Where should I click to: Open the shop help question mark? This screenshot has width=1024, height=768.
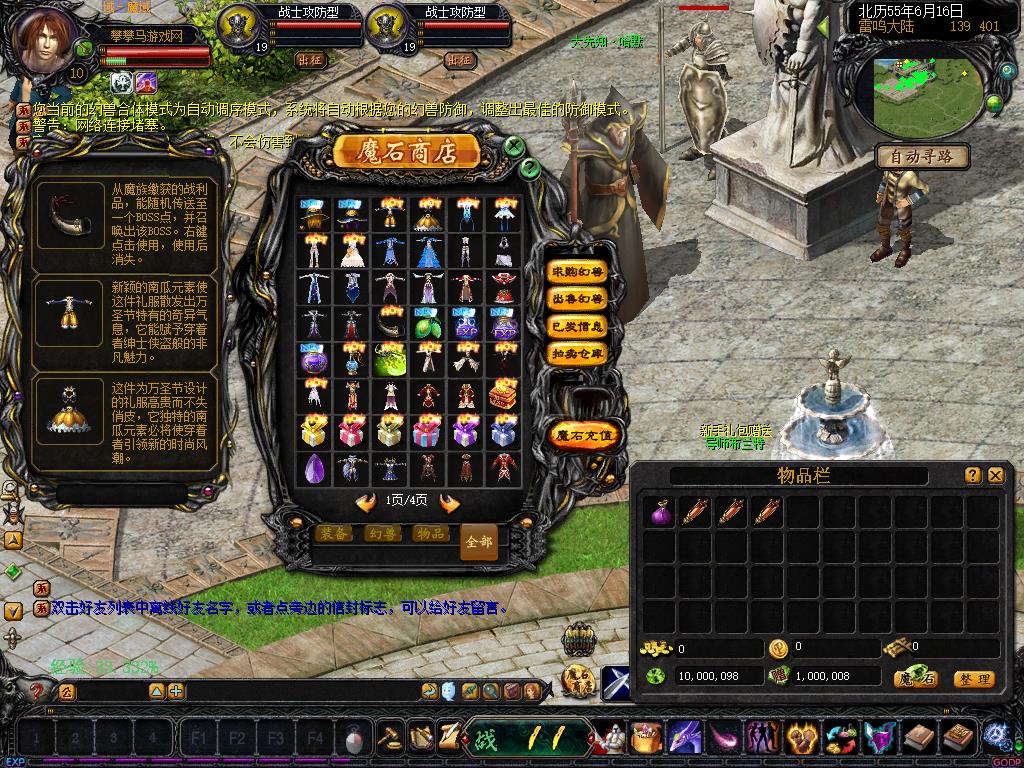coord(529,167)
